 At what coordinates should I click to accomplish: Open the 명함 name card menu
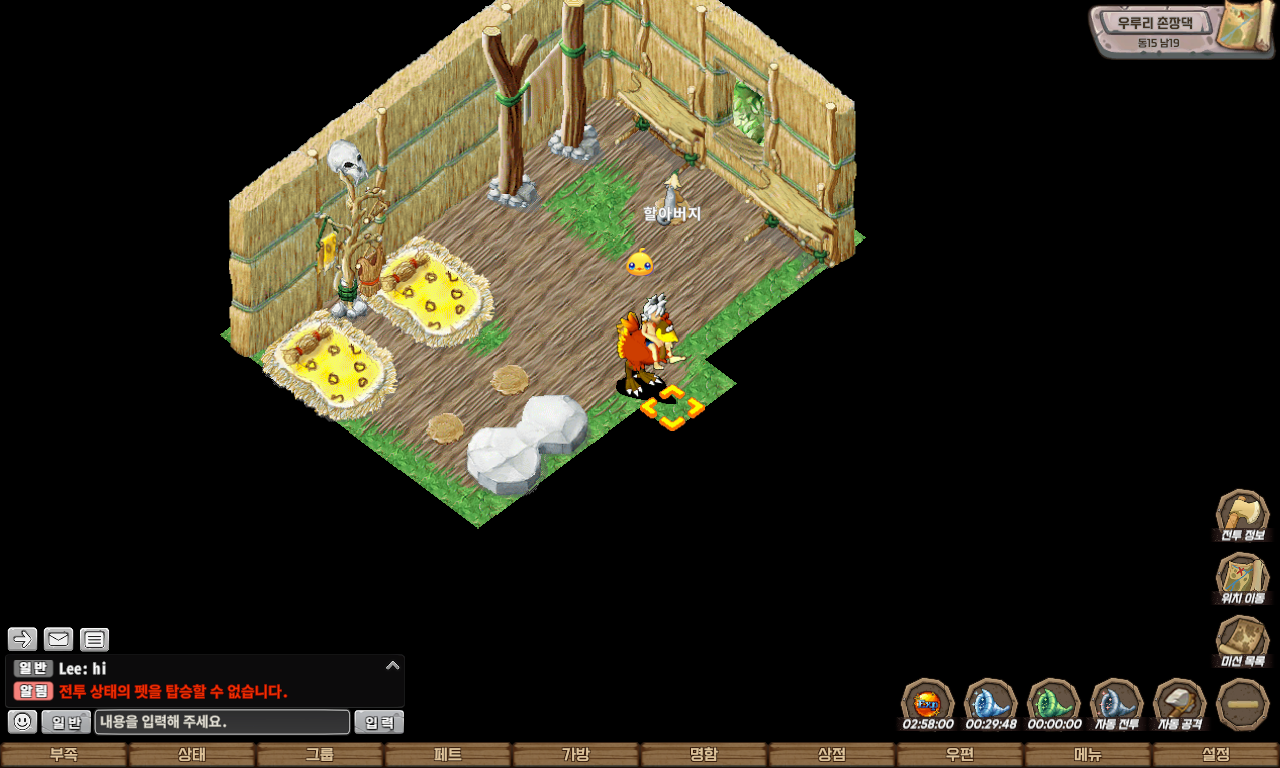[704, 755]
